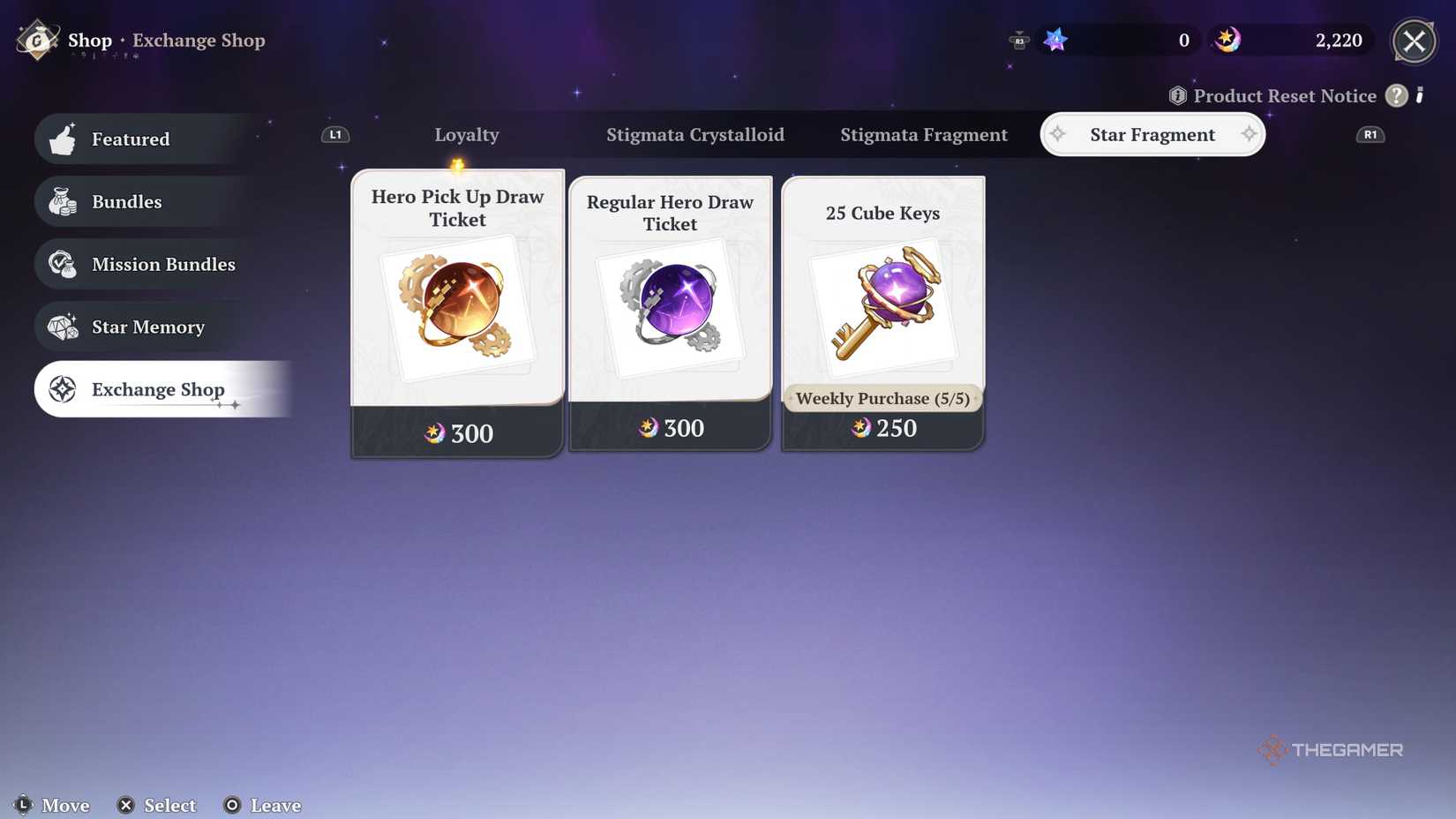This screenshot has width=1456, height=819.
Task: Click the R1 indicator to go to next tab
Action: (x=1370, y=134)
